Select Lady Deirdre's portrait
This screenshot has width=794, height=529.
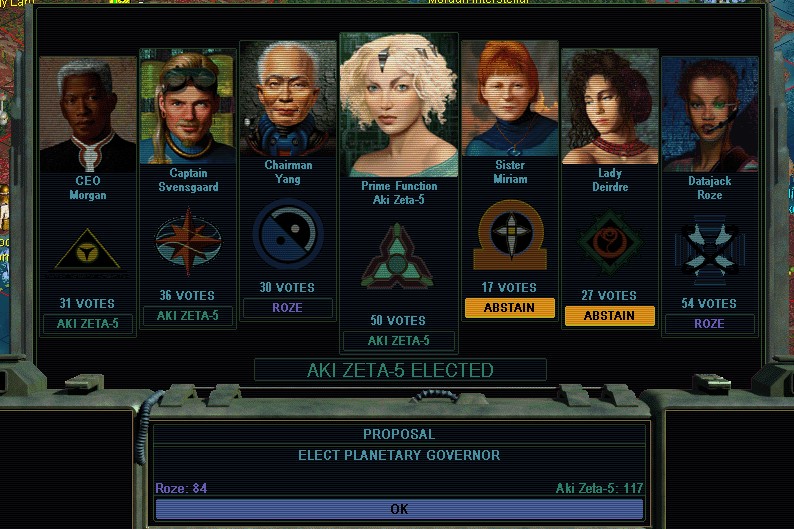click(609, 107)
